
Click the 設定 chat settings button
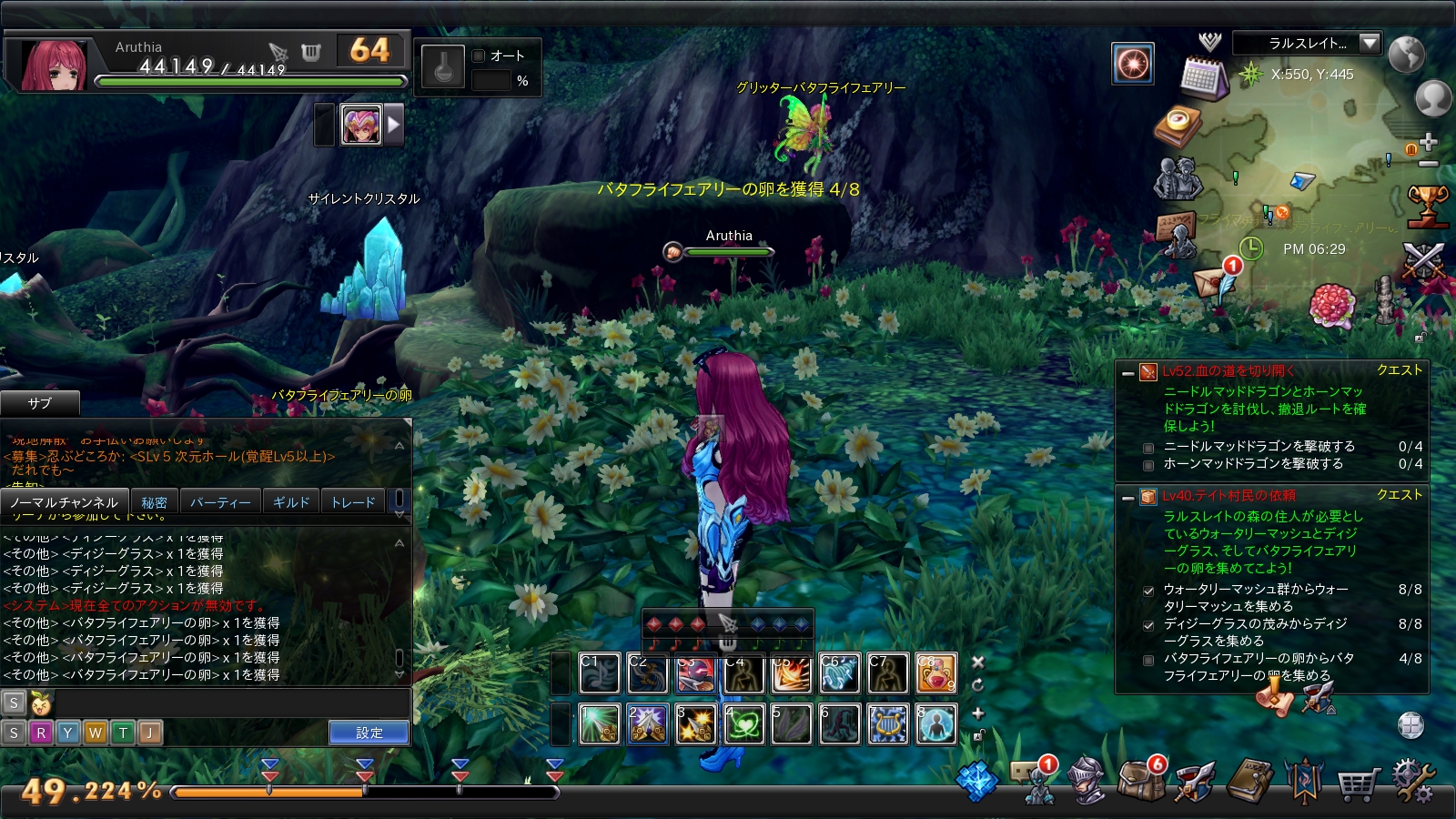point(369,733)
